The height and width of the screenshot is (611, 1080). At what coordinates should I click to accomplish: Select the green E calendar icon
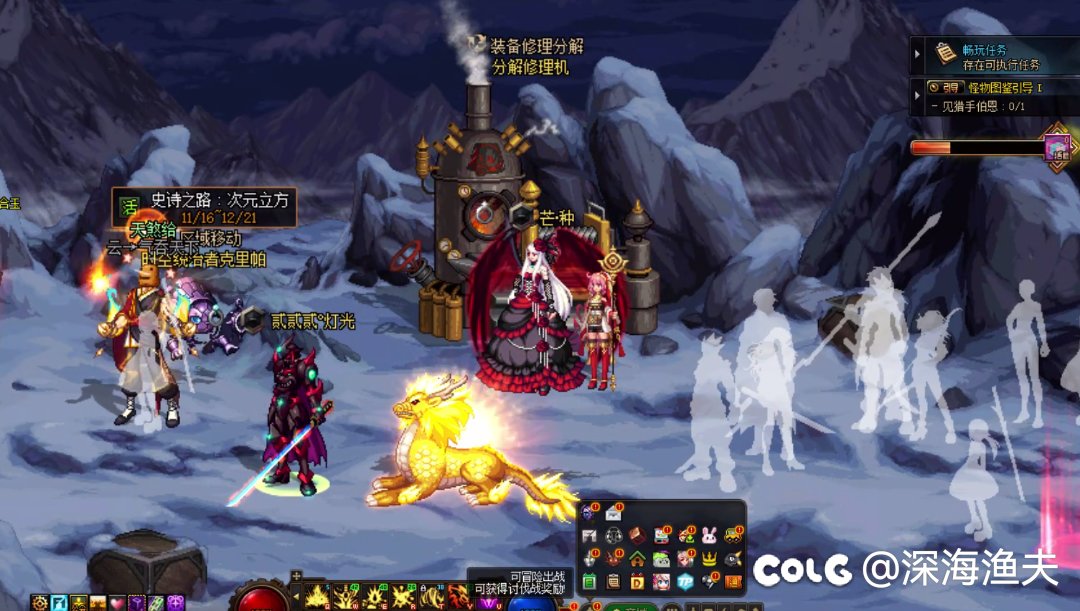click(590, 581)
